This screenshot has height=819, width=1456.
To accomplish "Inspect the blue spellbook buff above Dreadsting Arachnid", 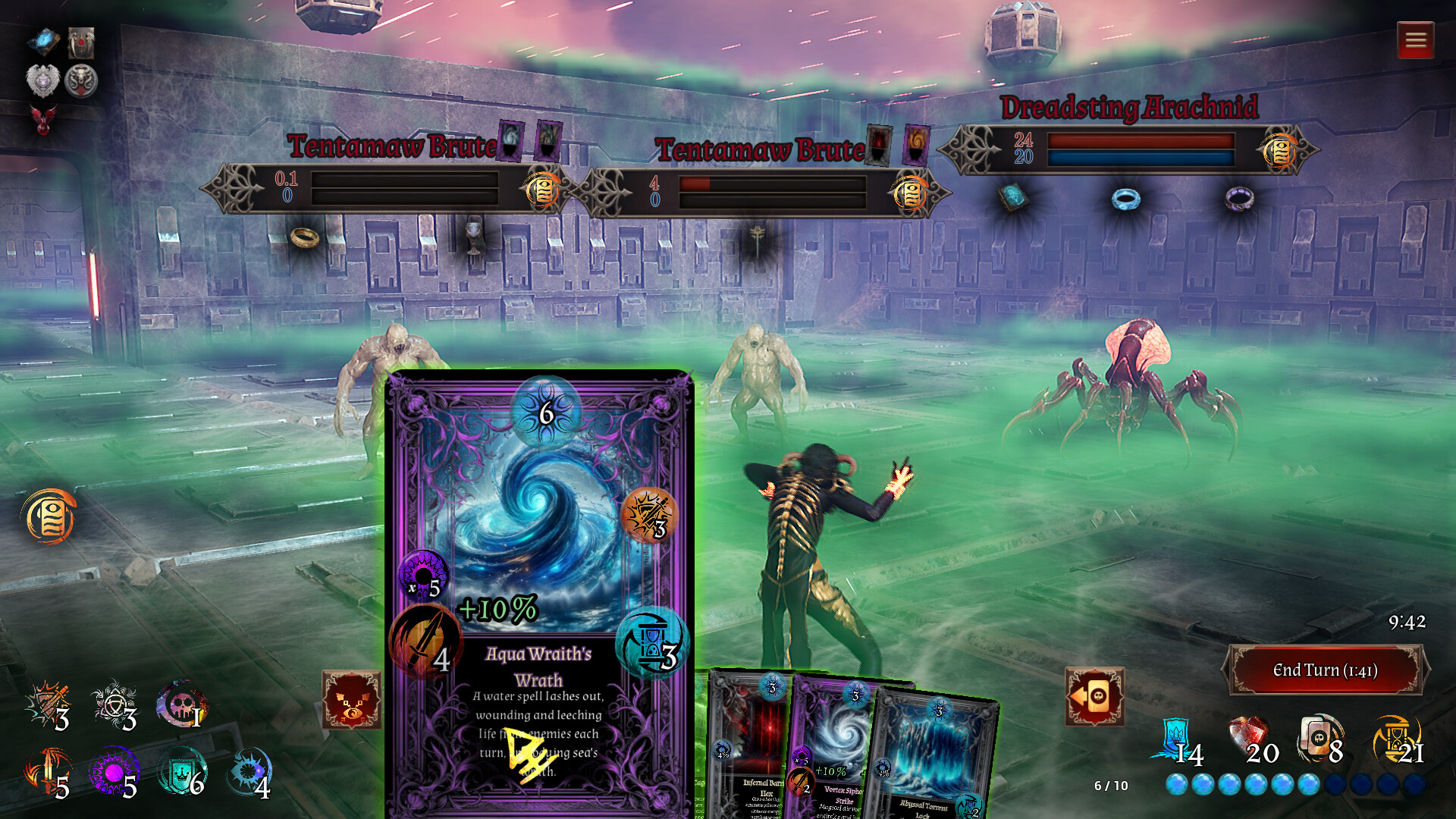I will click(x=1014, y=199).
